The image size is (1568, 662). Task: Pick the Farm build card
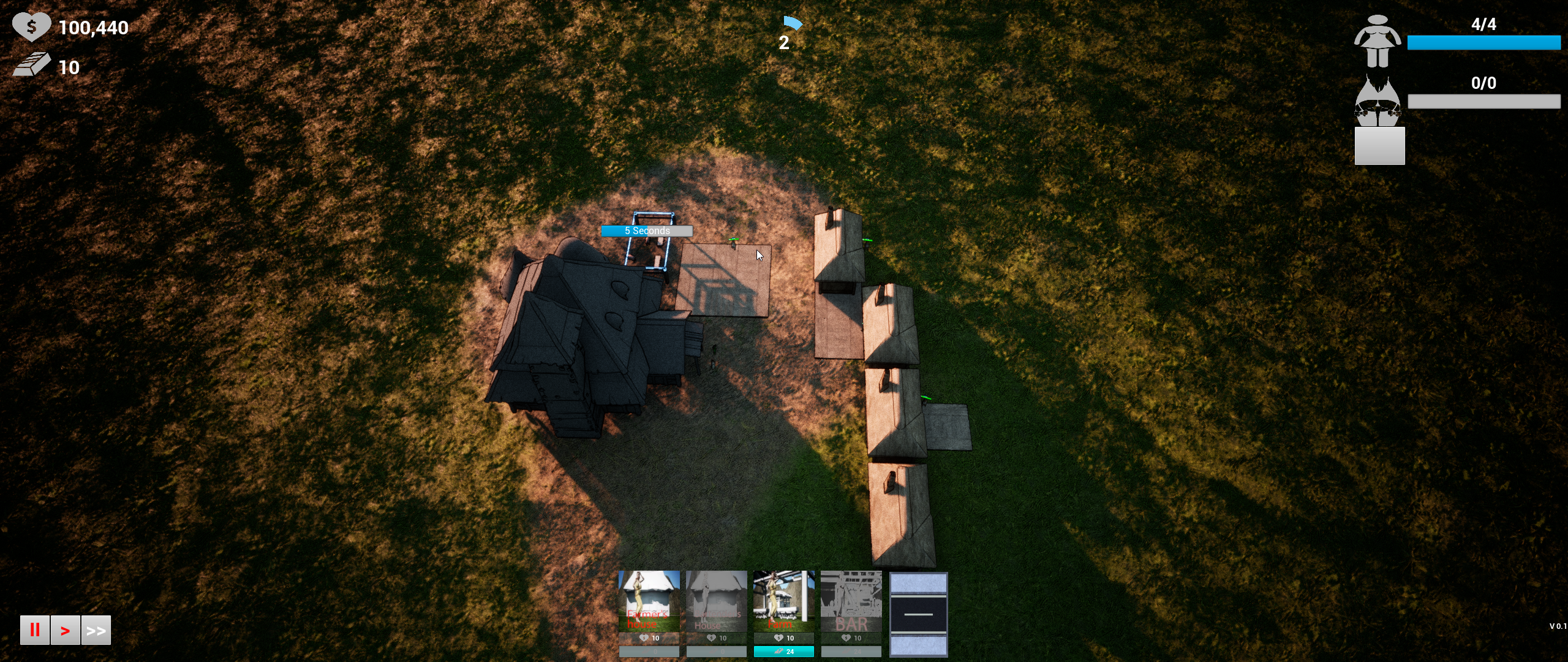pos(783,601)
